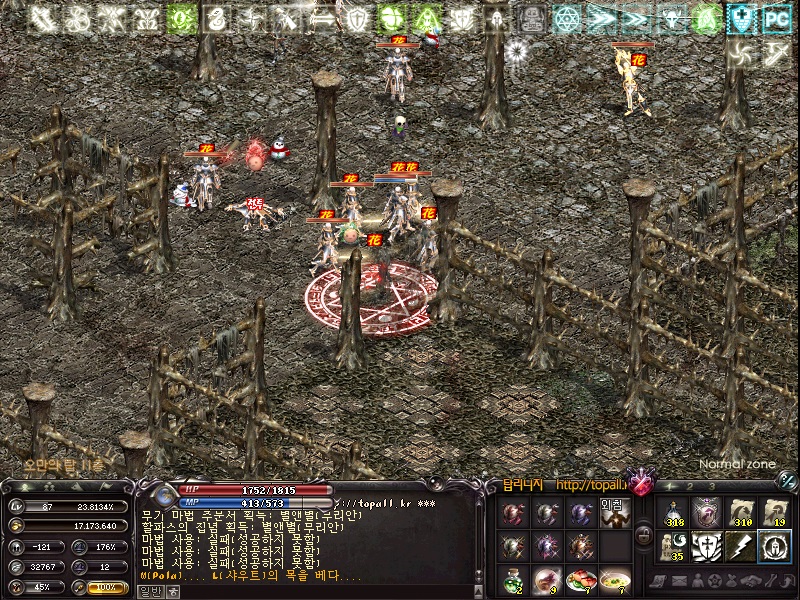Select the highlighted helmet skill slot

773,546
